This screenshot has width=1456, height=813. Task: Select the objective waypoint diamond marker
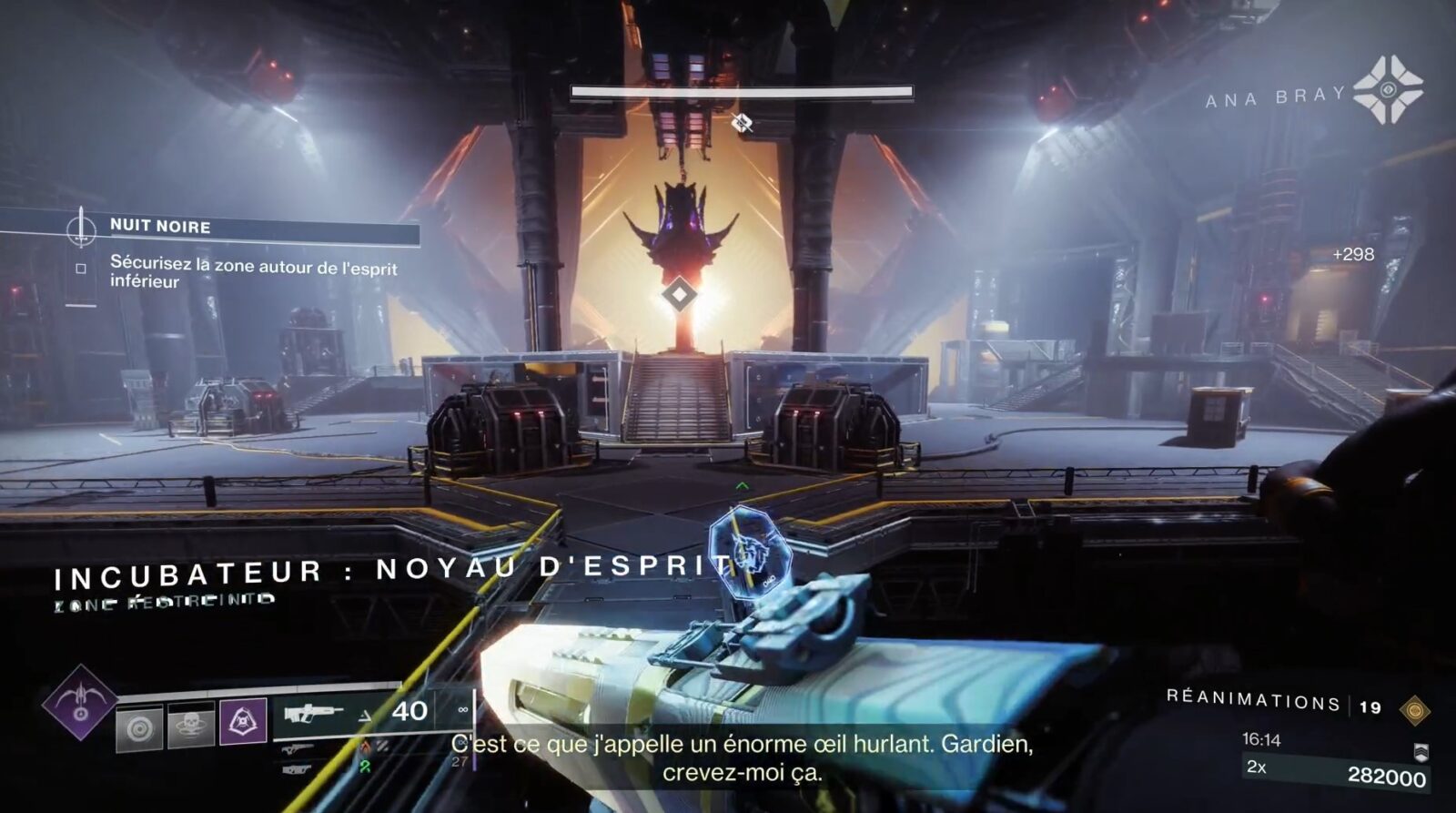tap(678, 294)
